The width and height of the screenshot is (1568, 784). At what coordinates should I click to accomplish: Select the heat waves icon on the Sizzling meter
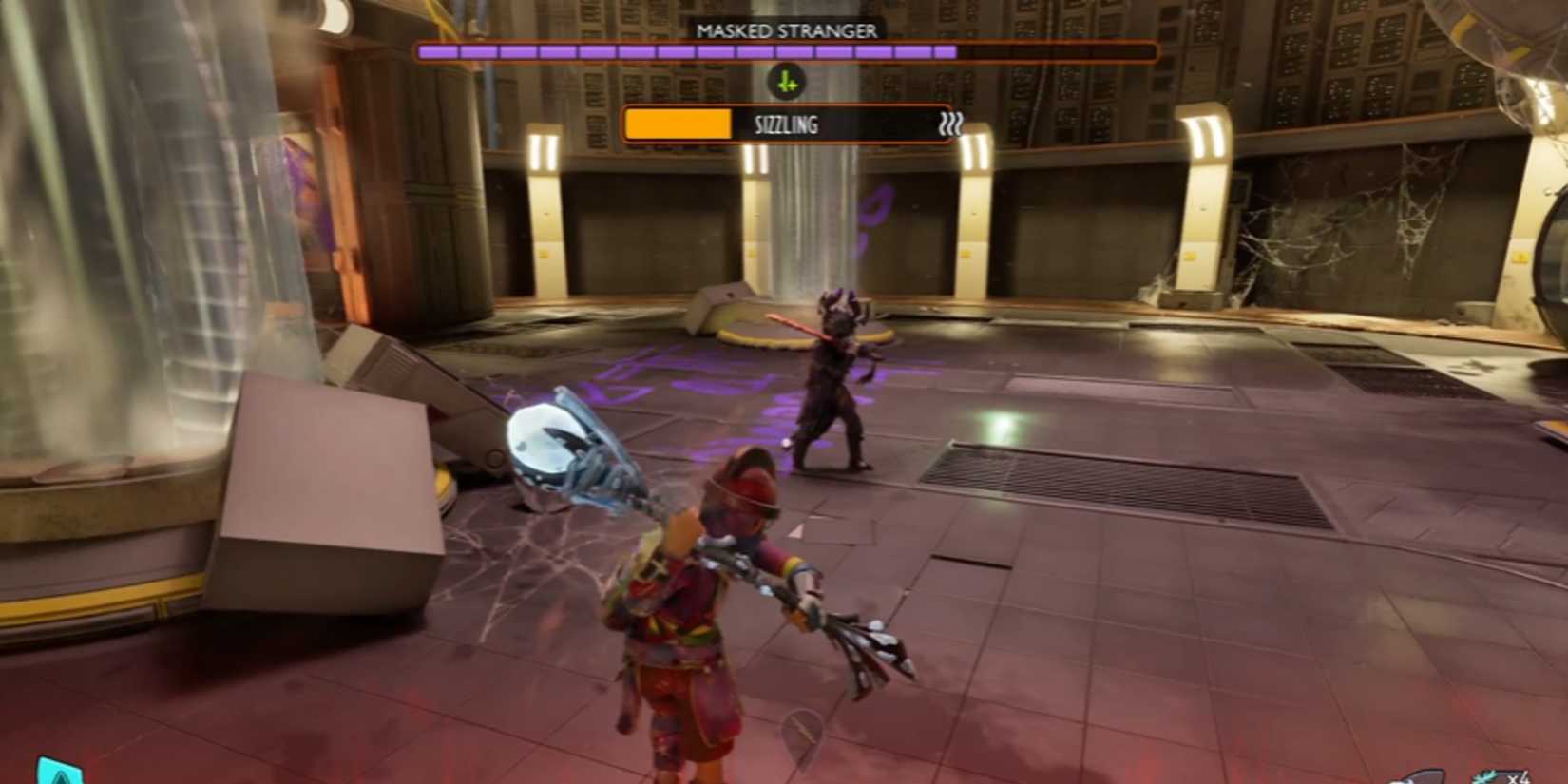950,124
